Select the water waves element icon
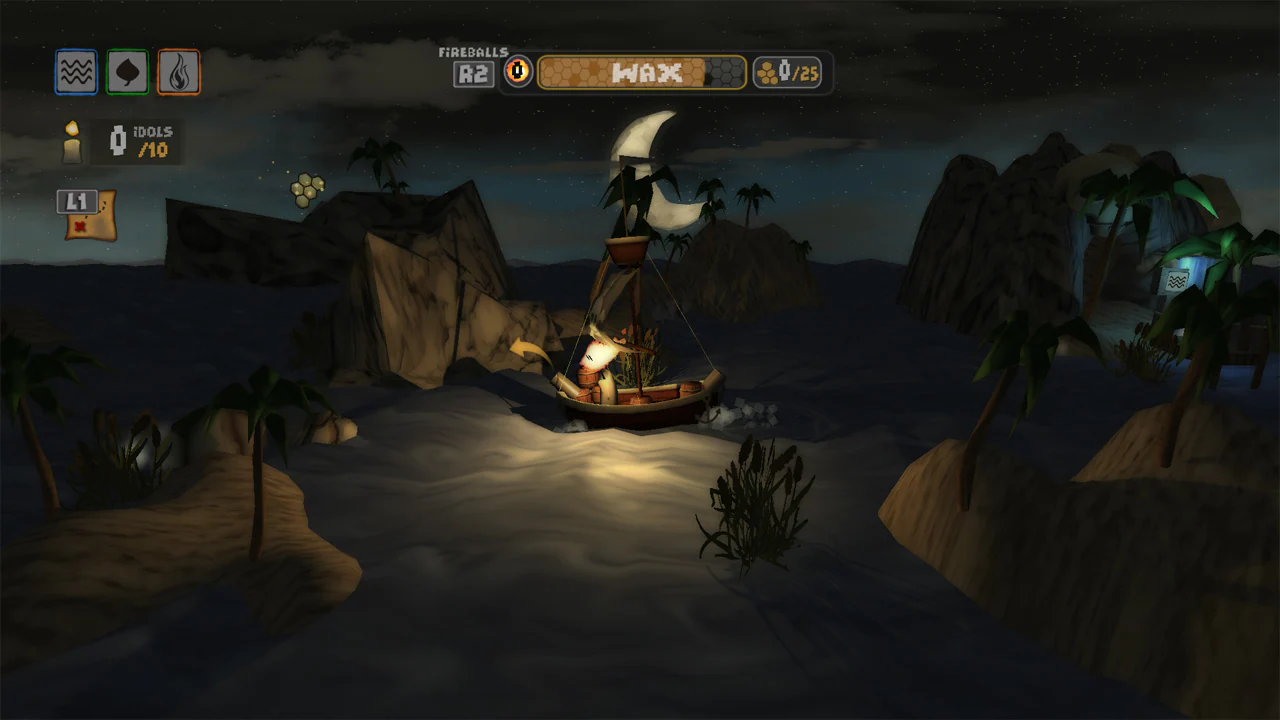Image resolution: width=1280 pixels, height=720 pixels. (x=76, y=71)
